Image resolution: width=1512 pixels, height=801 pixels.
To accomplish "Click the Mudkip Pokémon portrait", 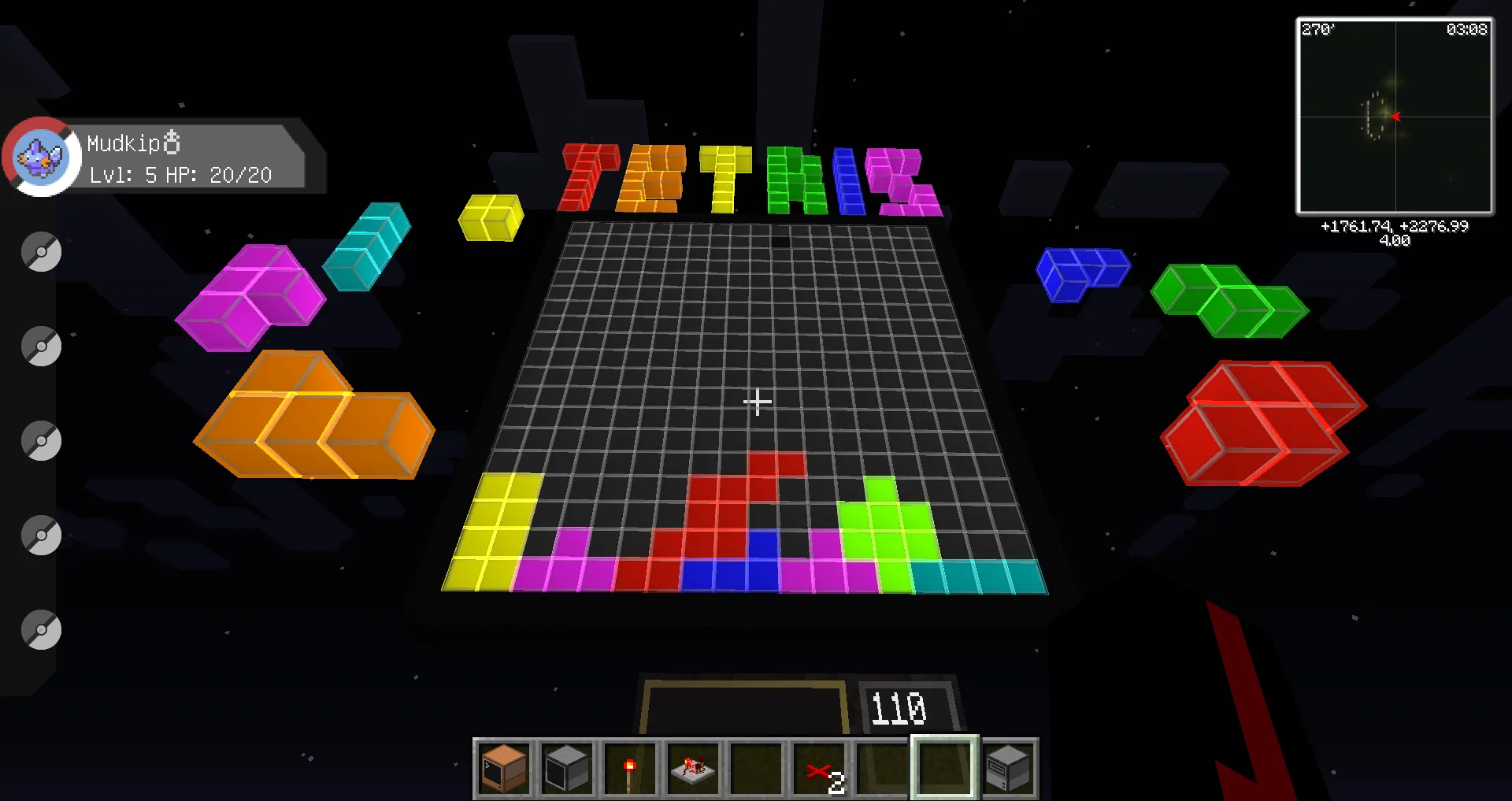I will [x=39, y=156].
